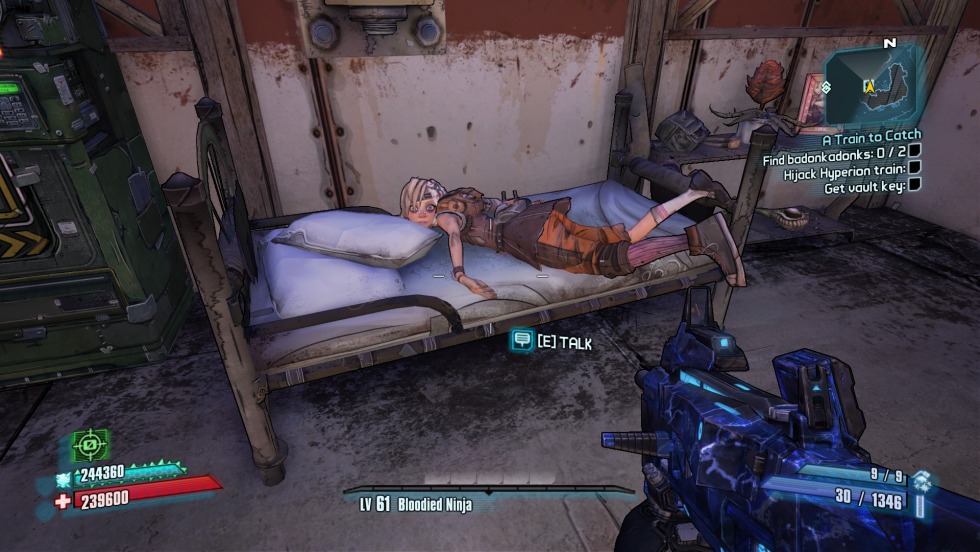Click the grenade icon beside the ammo count
980x552 pixels.
[x=922, y=482]
